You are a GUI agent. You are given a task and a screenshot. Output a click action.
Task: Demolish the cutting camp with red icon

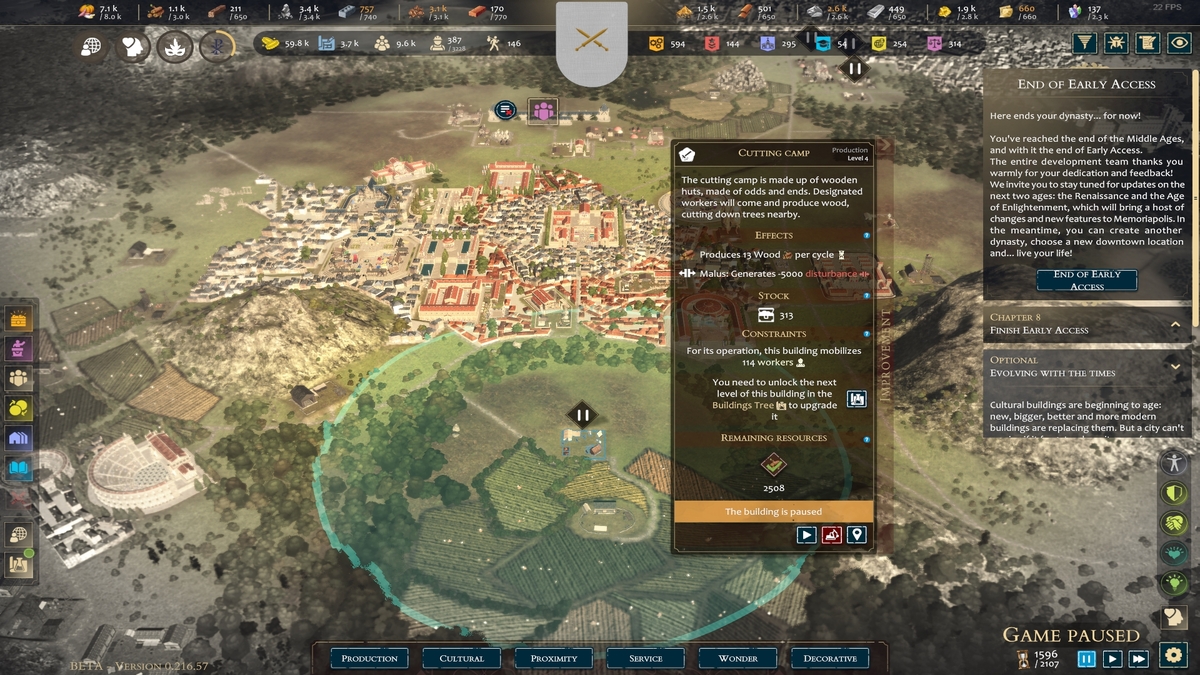point(831,535)
